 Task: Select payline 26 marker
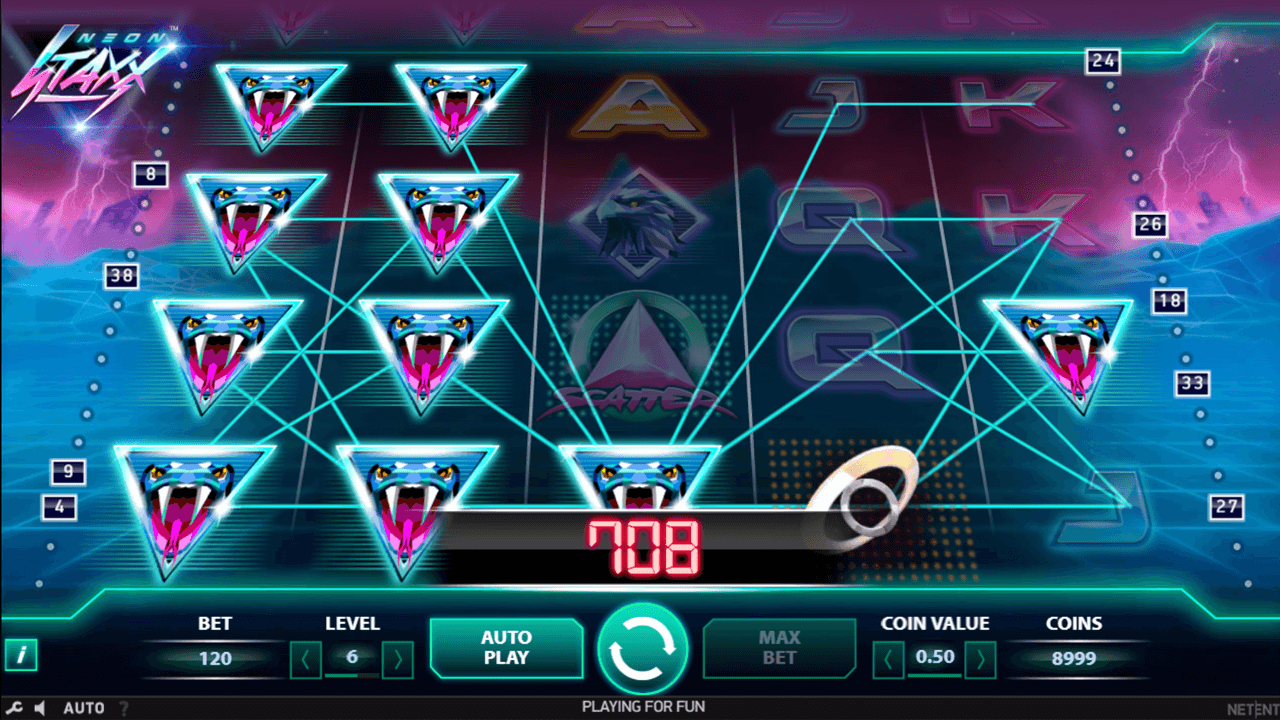pyautogui.click(x=1150, y=224)
